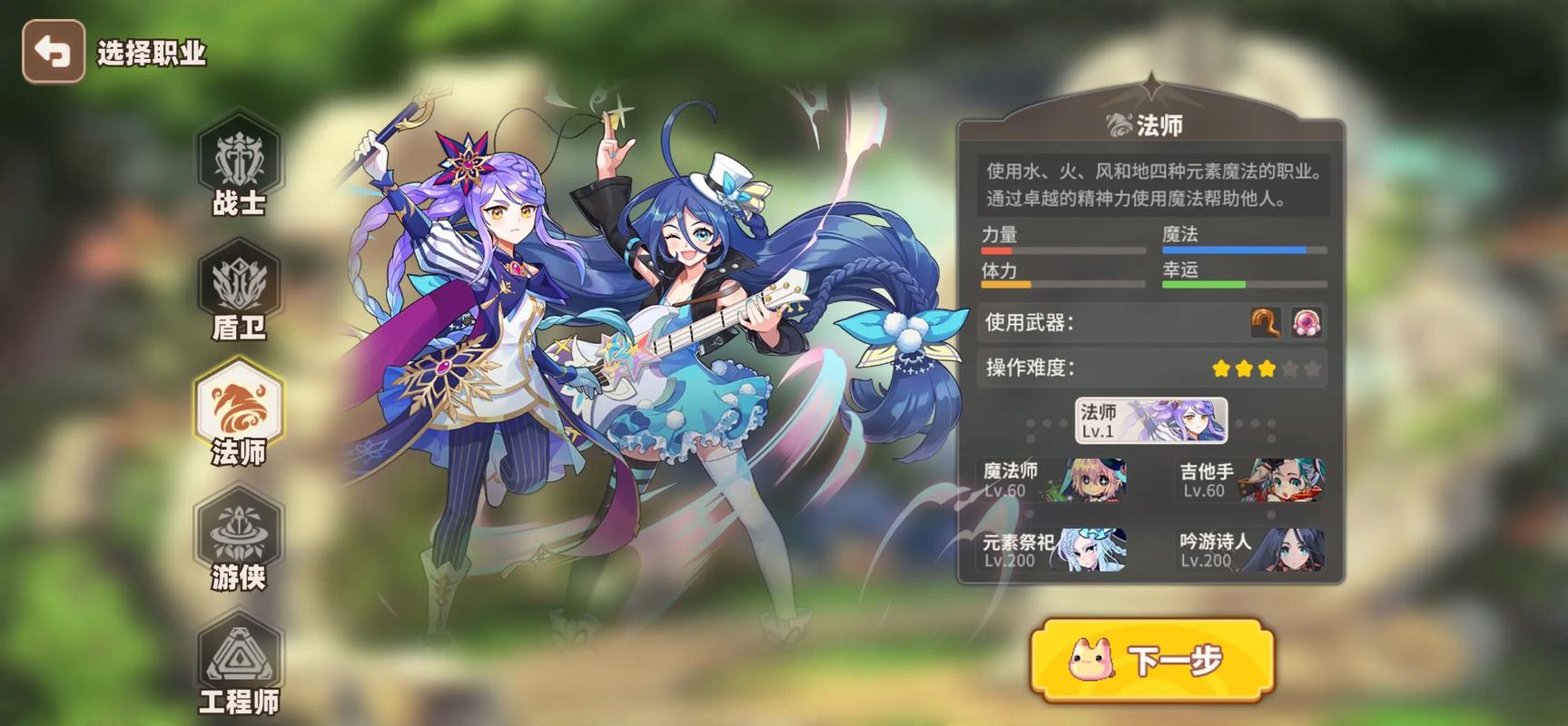Click the mage emblem beside 法师 panel title

(1118, 124)
